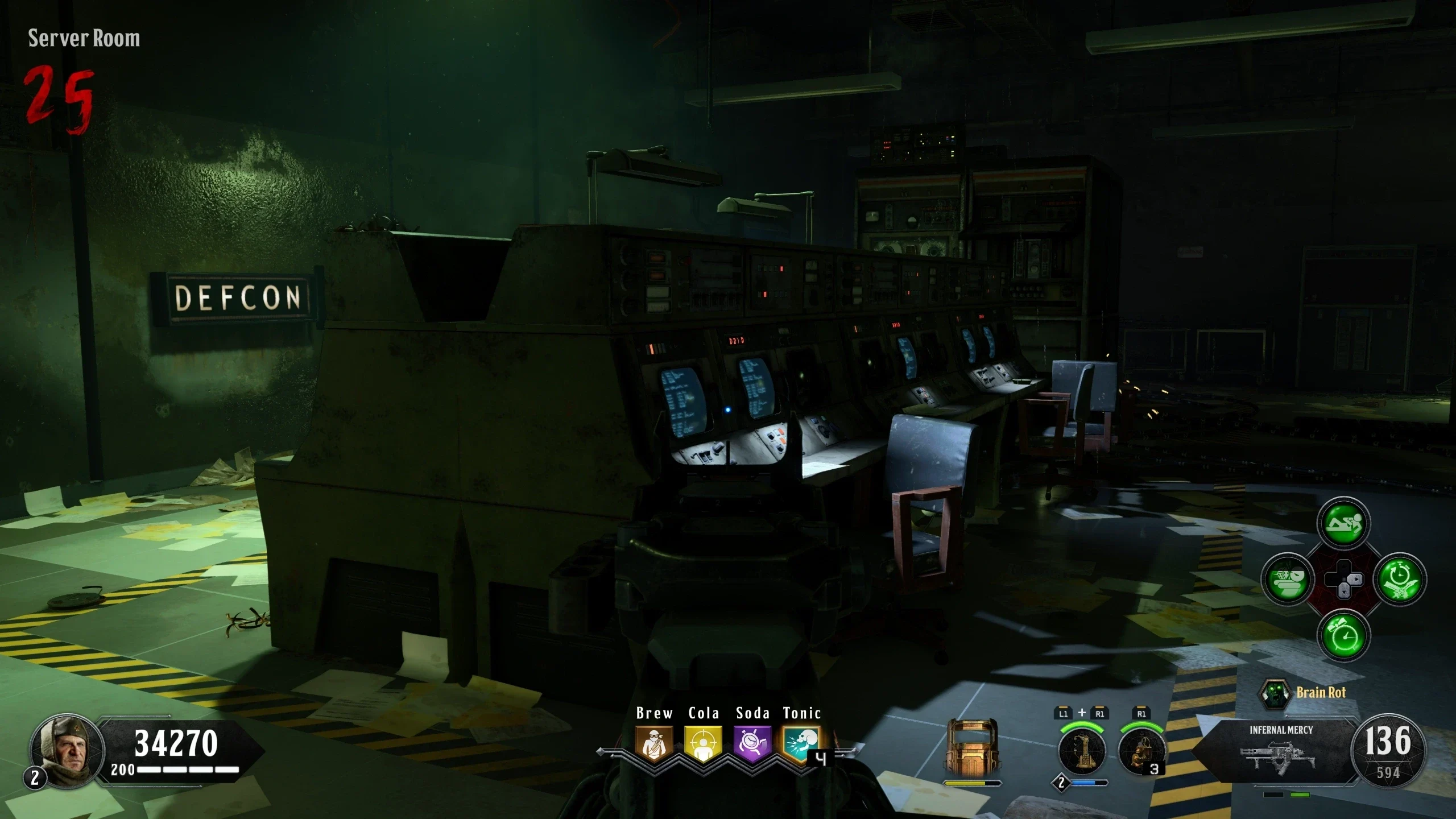Click the Brain Rot attachment icon
The height and width of the screenshot is (819, 1456).
click(1274, 693)
